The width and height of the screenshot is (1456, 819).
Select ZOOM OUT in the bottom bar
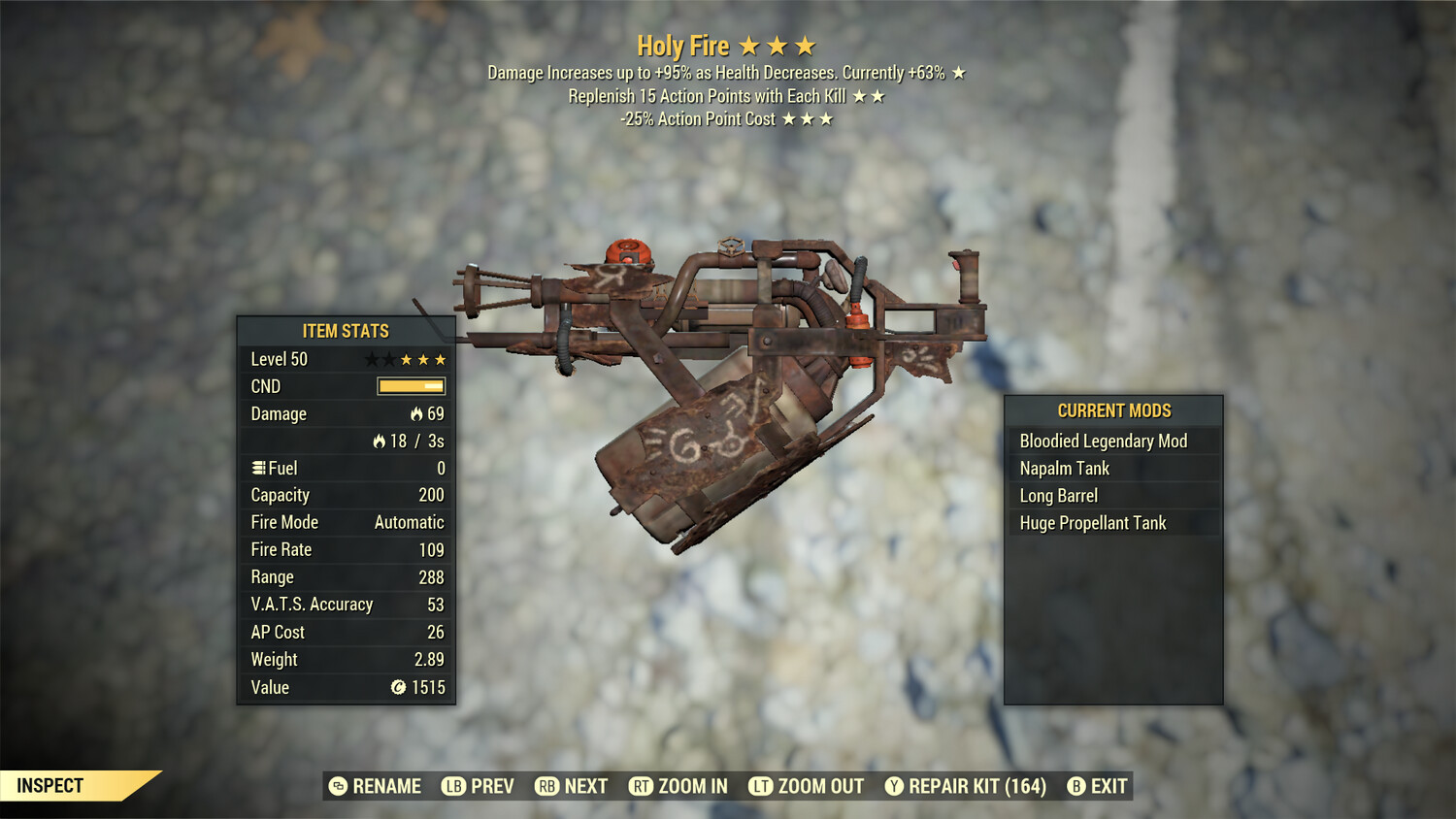pyautogui.click(x=807, y=786)
